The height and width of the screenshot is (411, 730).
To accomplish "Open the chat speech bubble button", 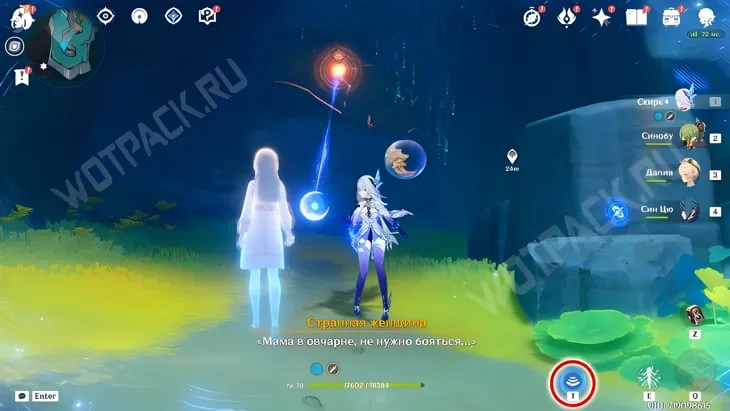I will (x=21, y=396).
